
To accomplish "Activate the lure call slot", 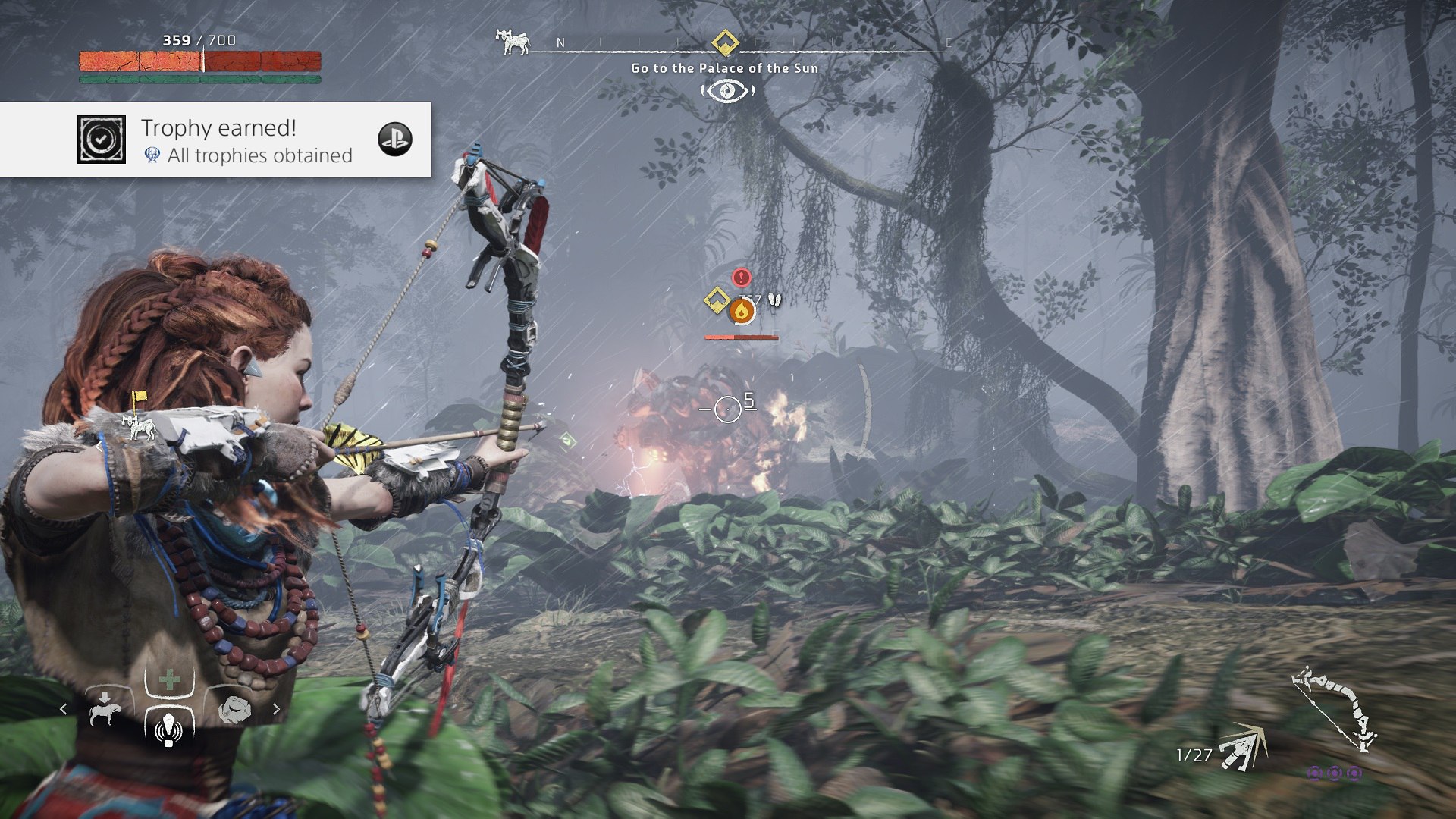I will tap(169, 726).
